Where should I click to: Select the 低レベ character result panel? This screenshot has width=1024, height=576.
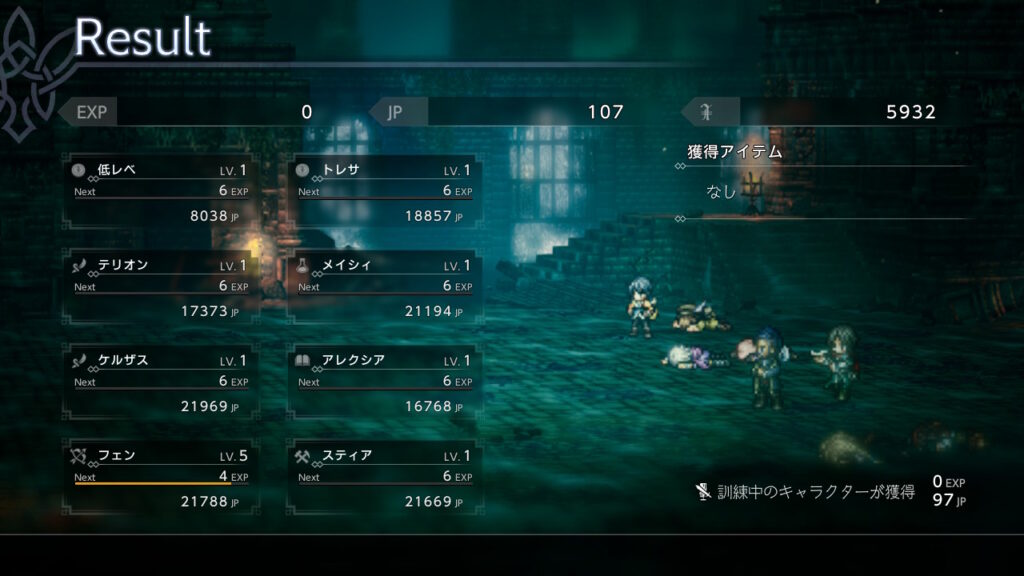coord(160,192)
